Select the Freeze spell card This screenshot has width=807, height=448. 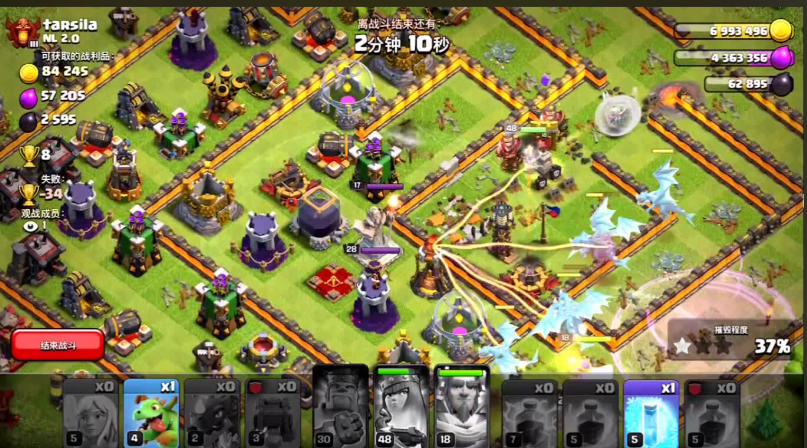point(651,412)
